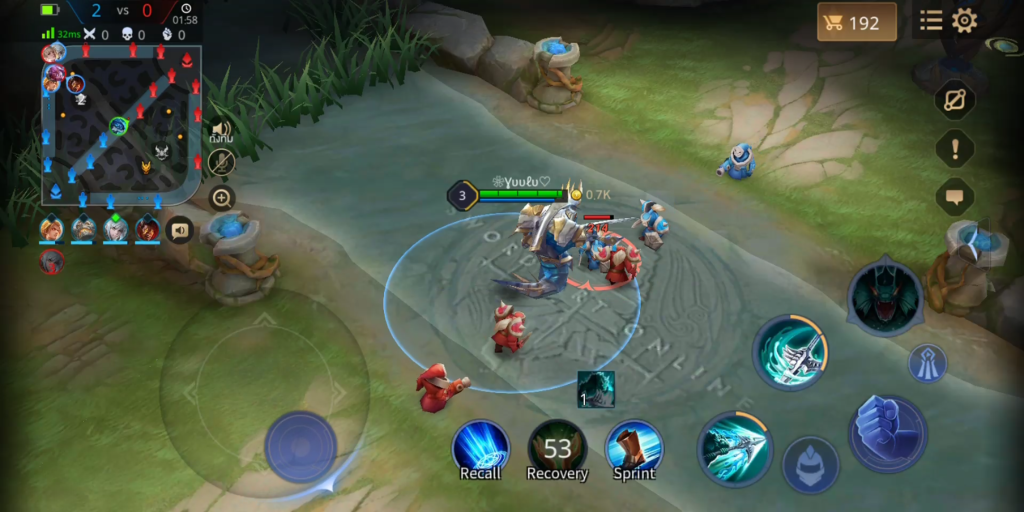Target towers with the tower button

click(927, 363)
